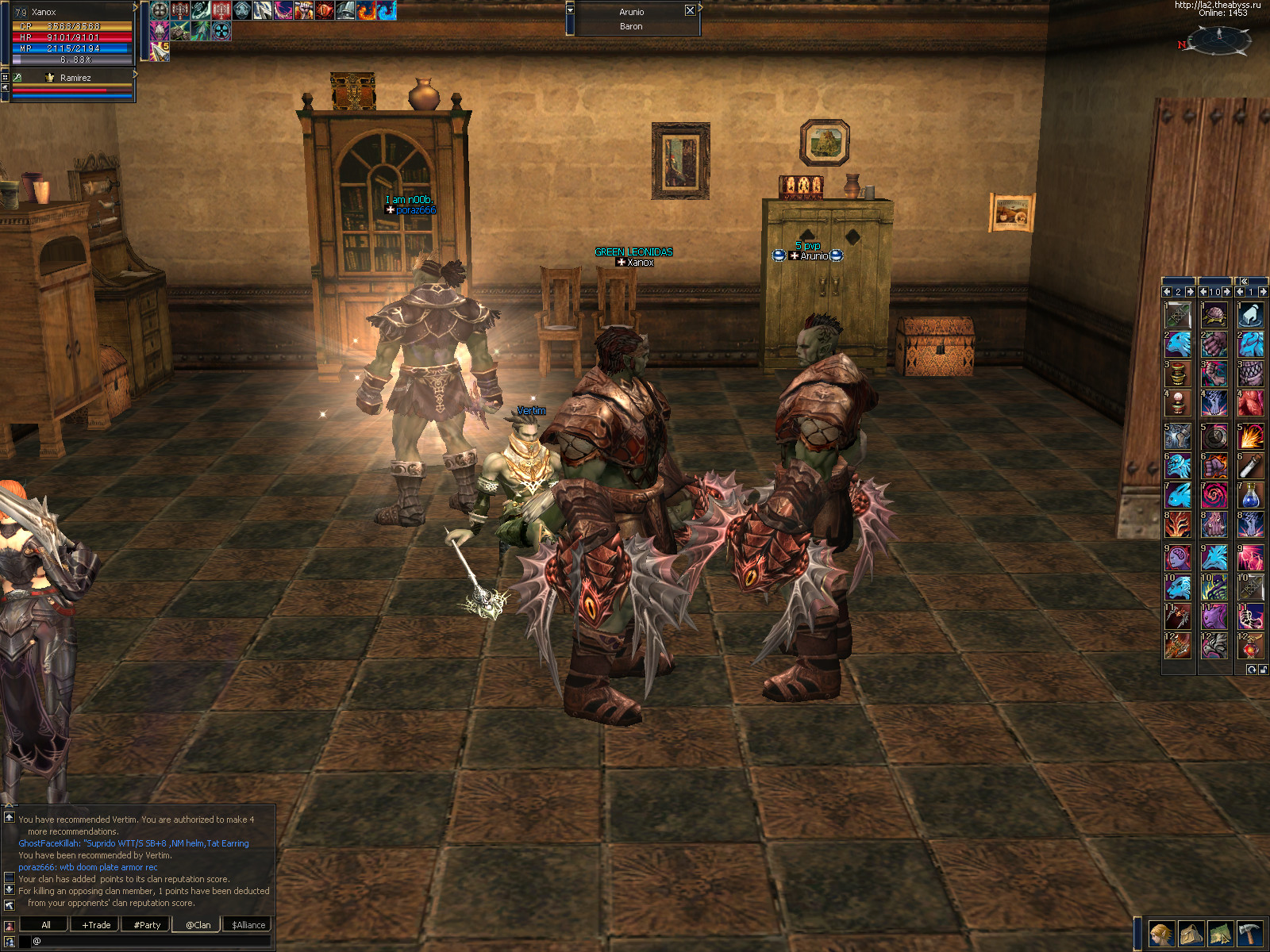Use the white vial item in slot 6

pyautogui.click(x=1250, y=466)
